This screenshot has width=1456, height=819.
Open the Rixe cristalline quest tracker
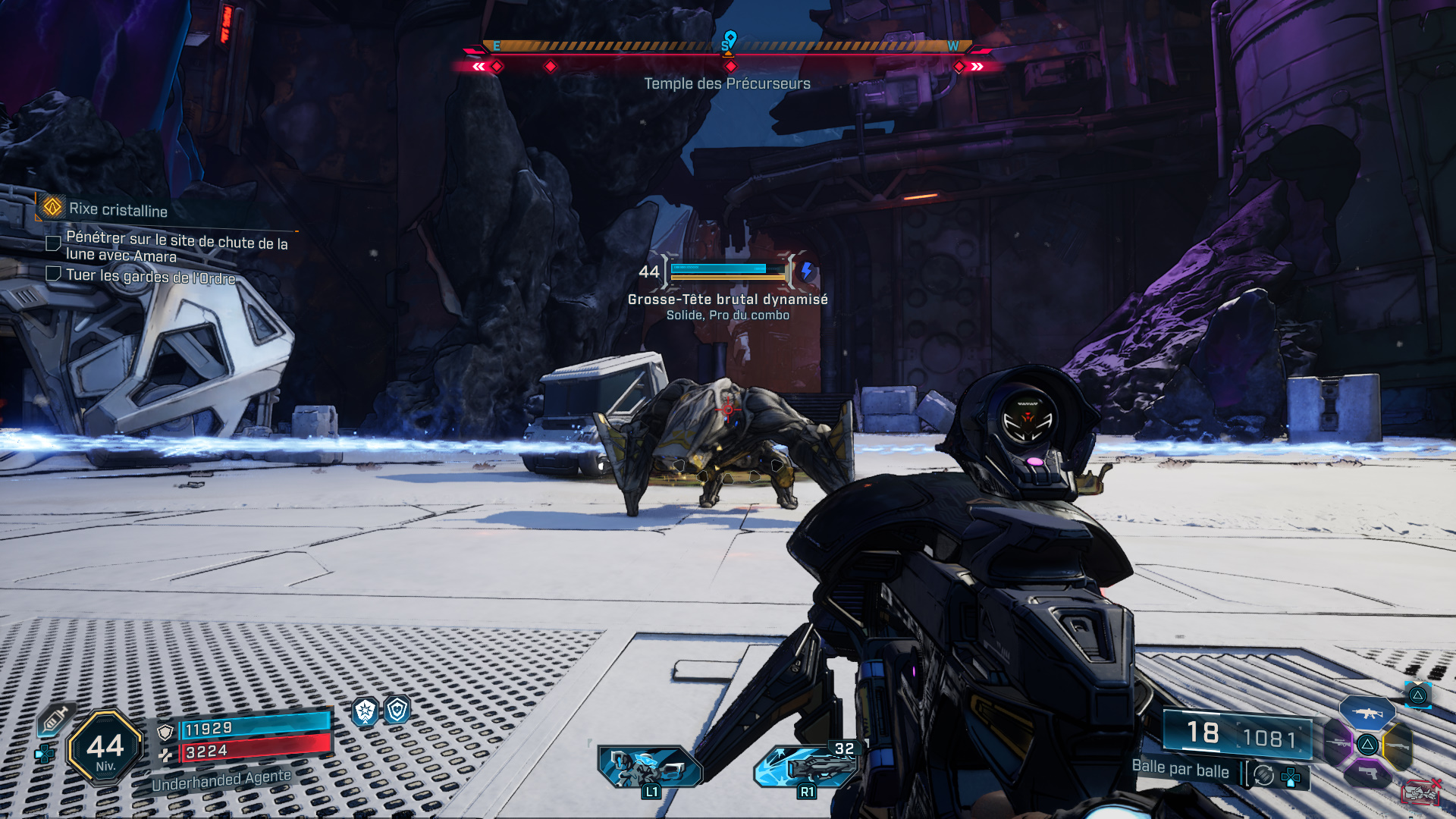[118, 209]
